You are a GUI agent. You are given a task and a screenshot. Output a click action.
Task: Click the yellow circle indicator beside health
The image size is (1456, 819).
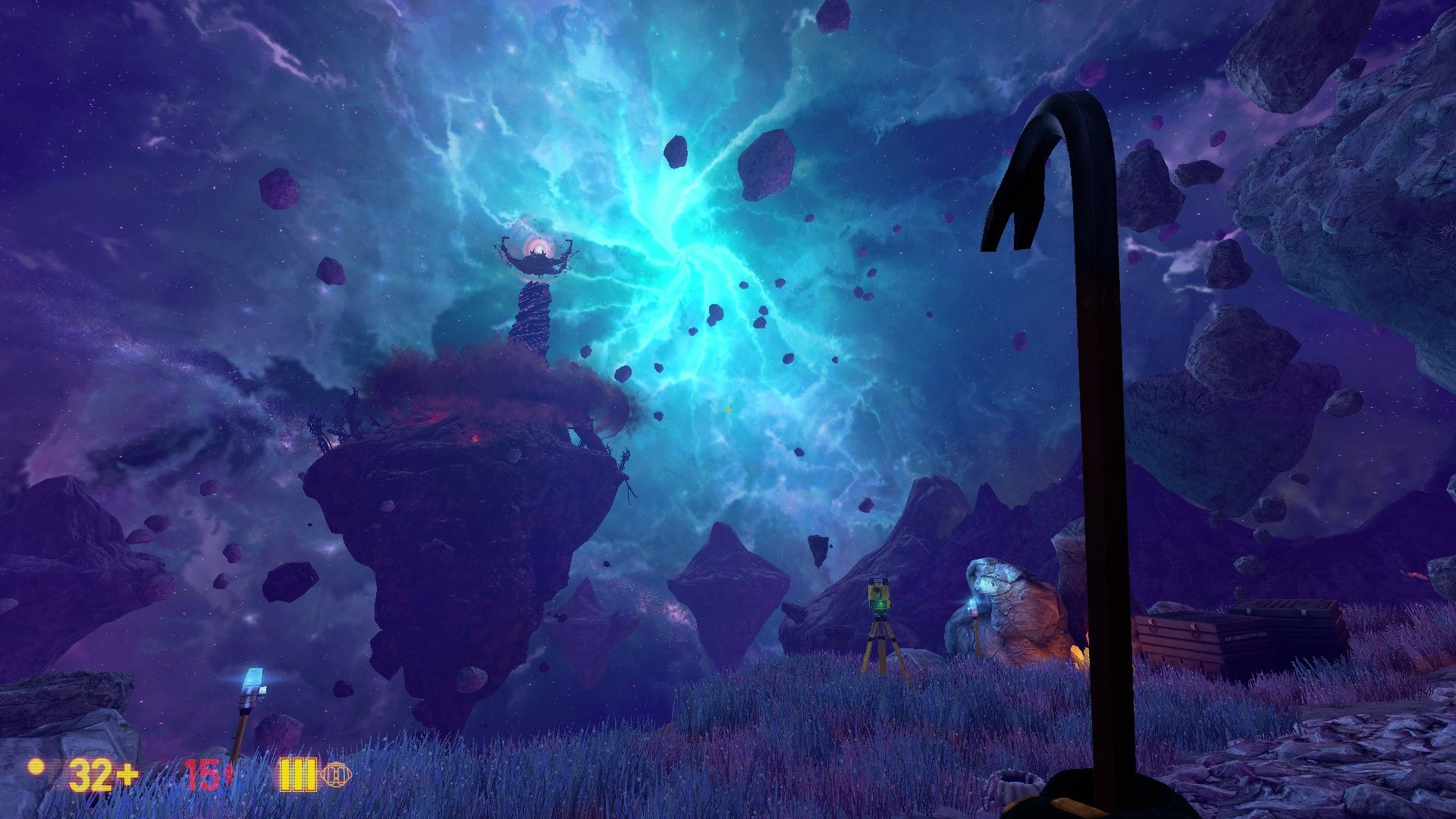[36, 767]
